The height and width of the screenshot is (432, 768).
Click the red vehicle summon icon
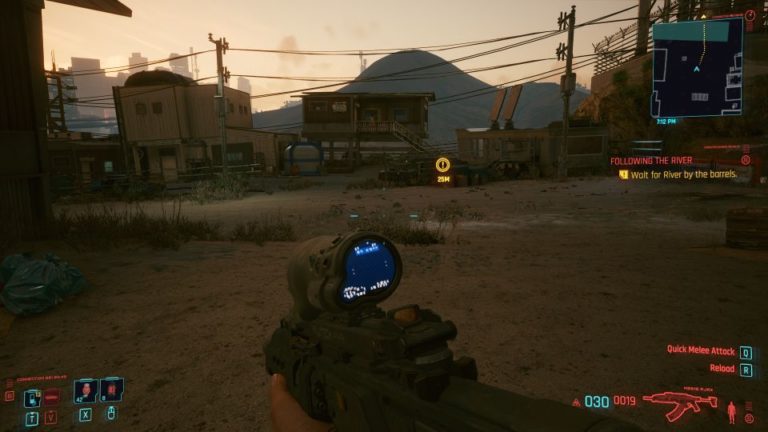51,397
